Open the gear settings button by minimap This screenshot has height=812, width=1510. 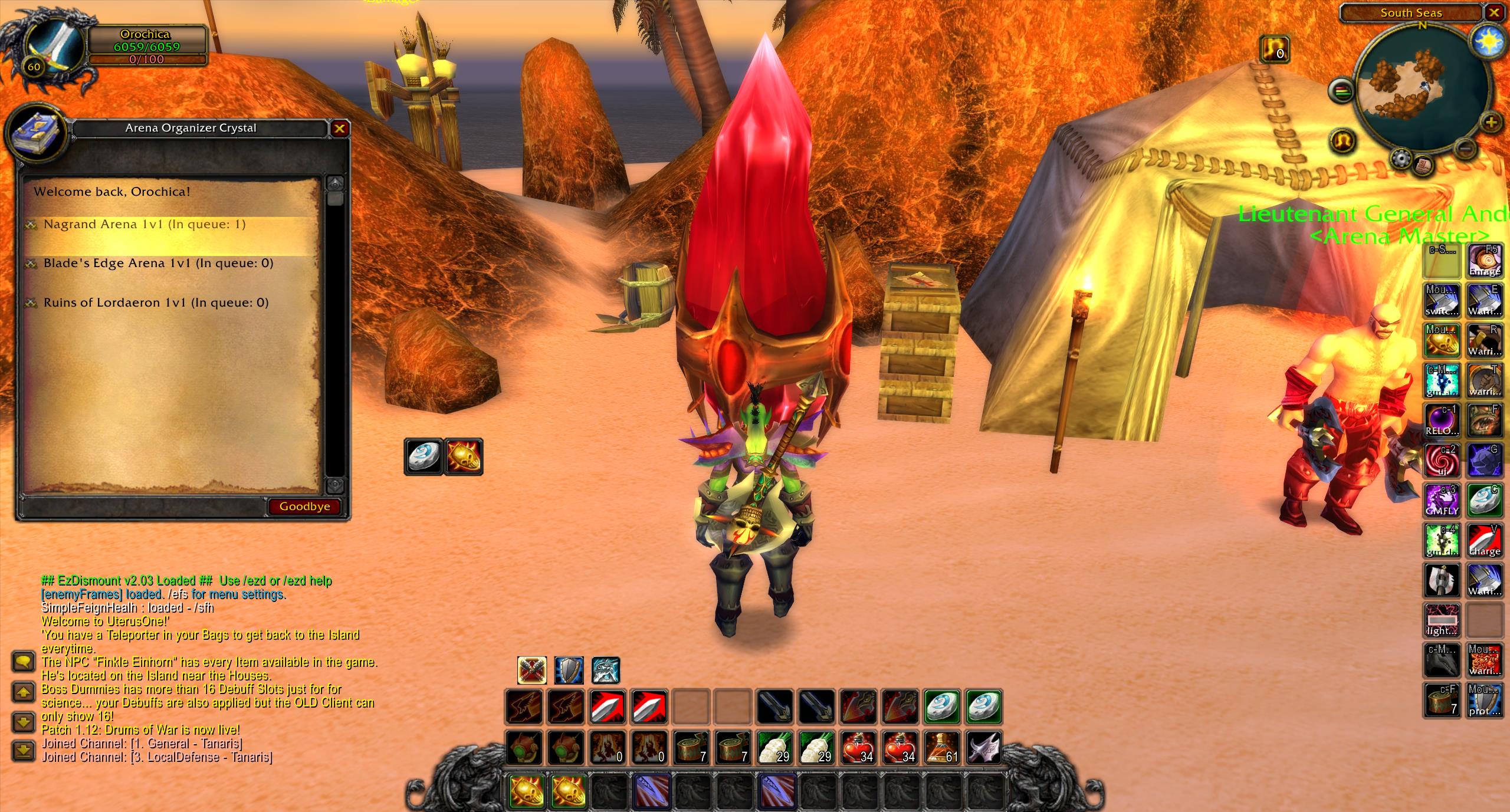tap(1400, 158)
